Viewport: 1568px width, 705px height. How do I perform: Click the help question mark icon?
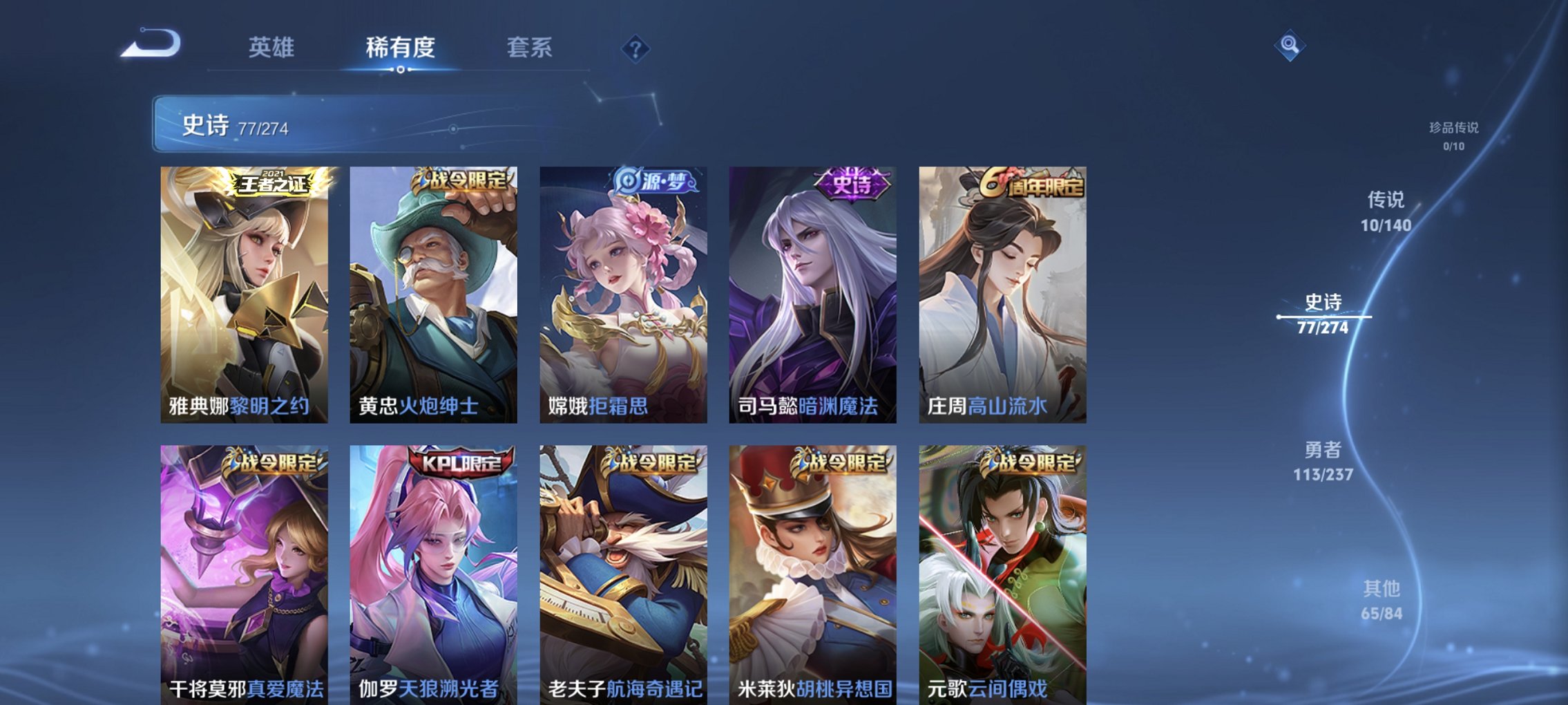(637, 48)
